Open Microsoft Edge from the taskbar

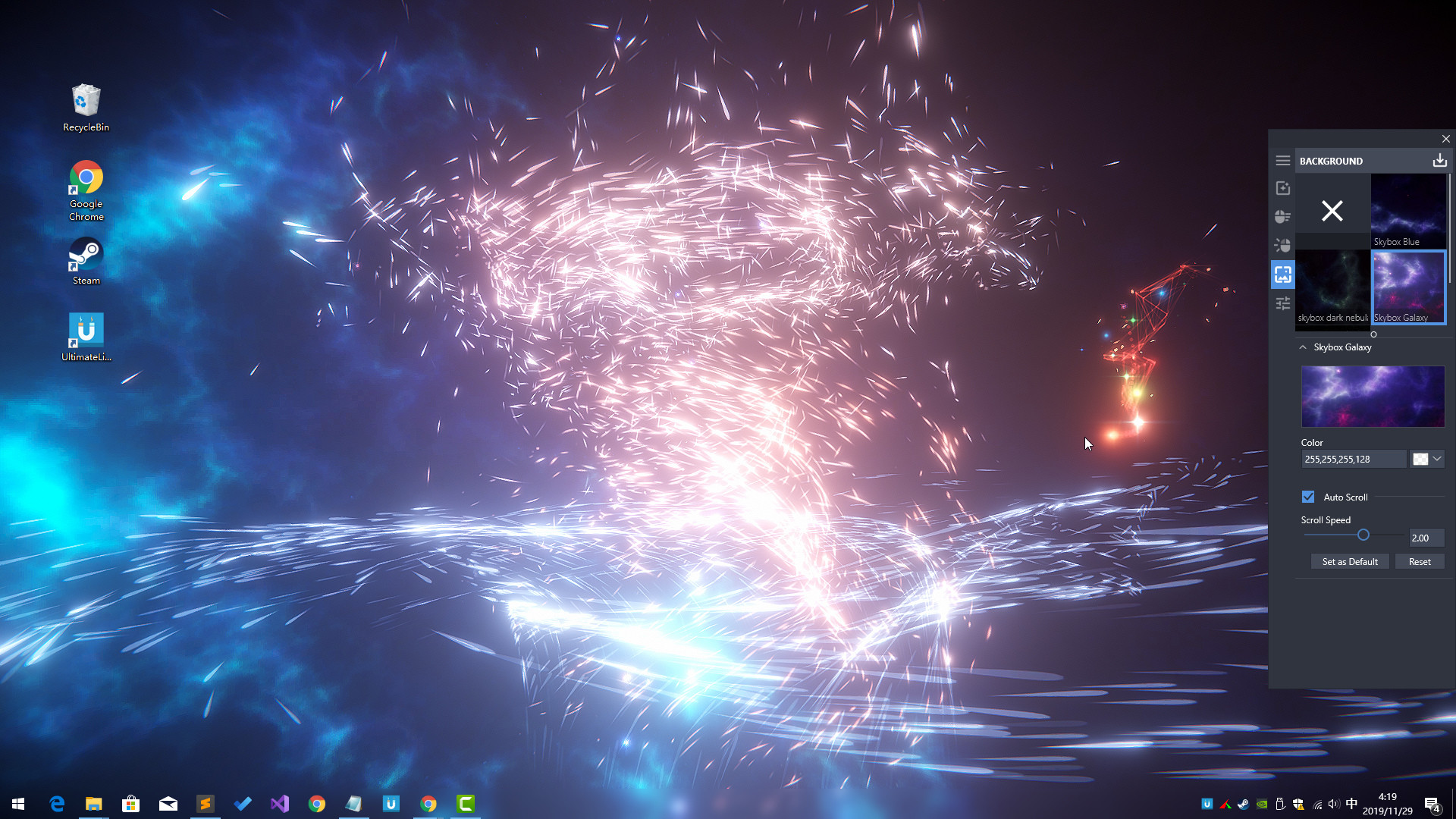[x=57, y=803]
